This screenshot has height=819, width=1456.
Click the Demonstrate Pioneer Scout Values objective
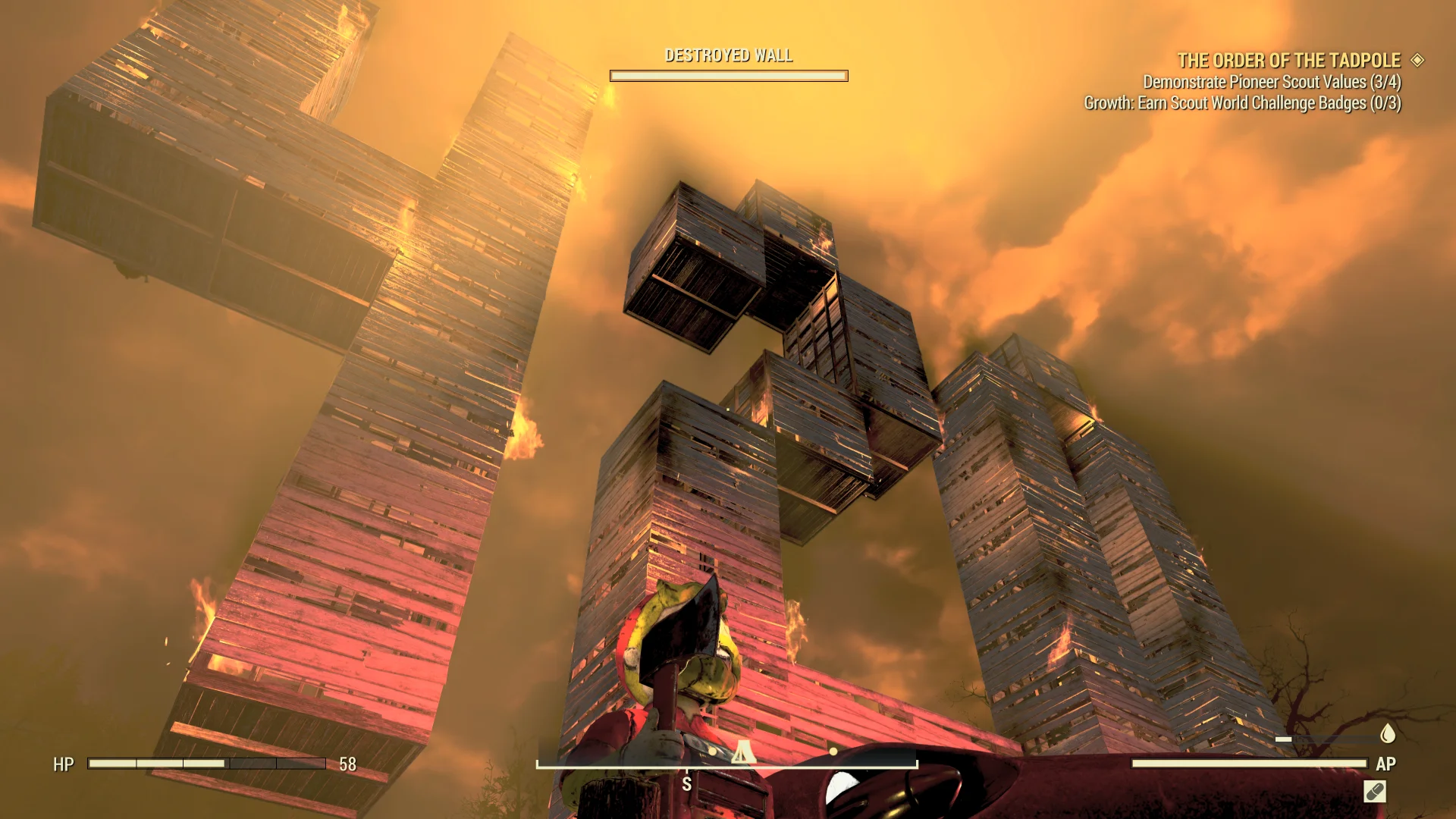(x=1272, y=82)
